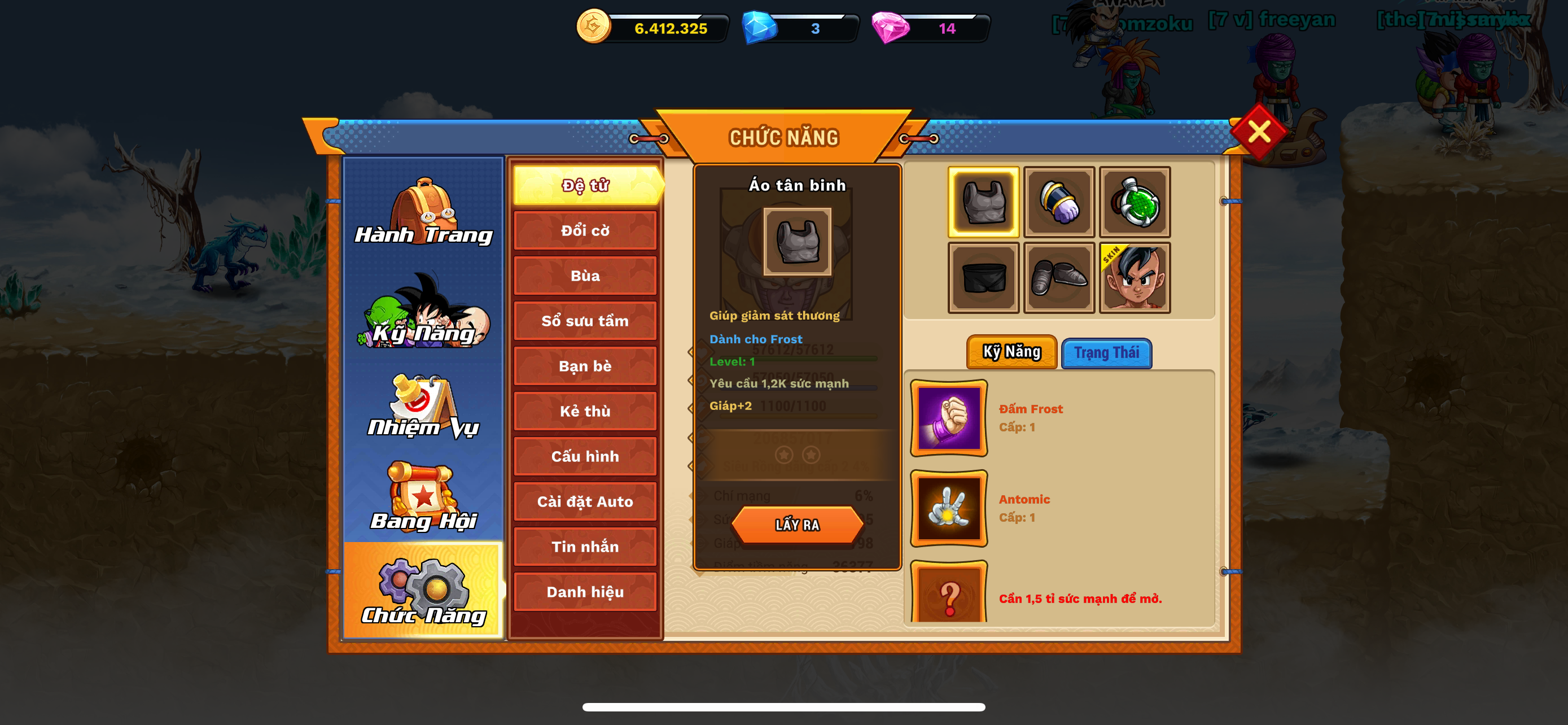
Task: Select the Chức Năng gears tab
Action: (424, 591)
